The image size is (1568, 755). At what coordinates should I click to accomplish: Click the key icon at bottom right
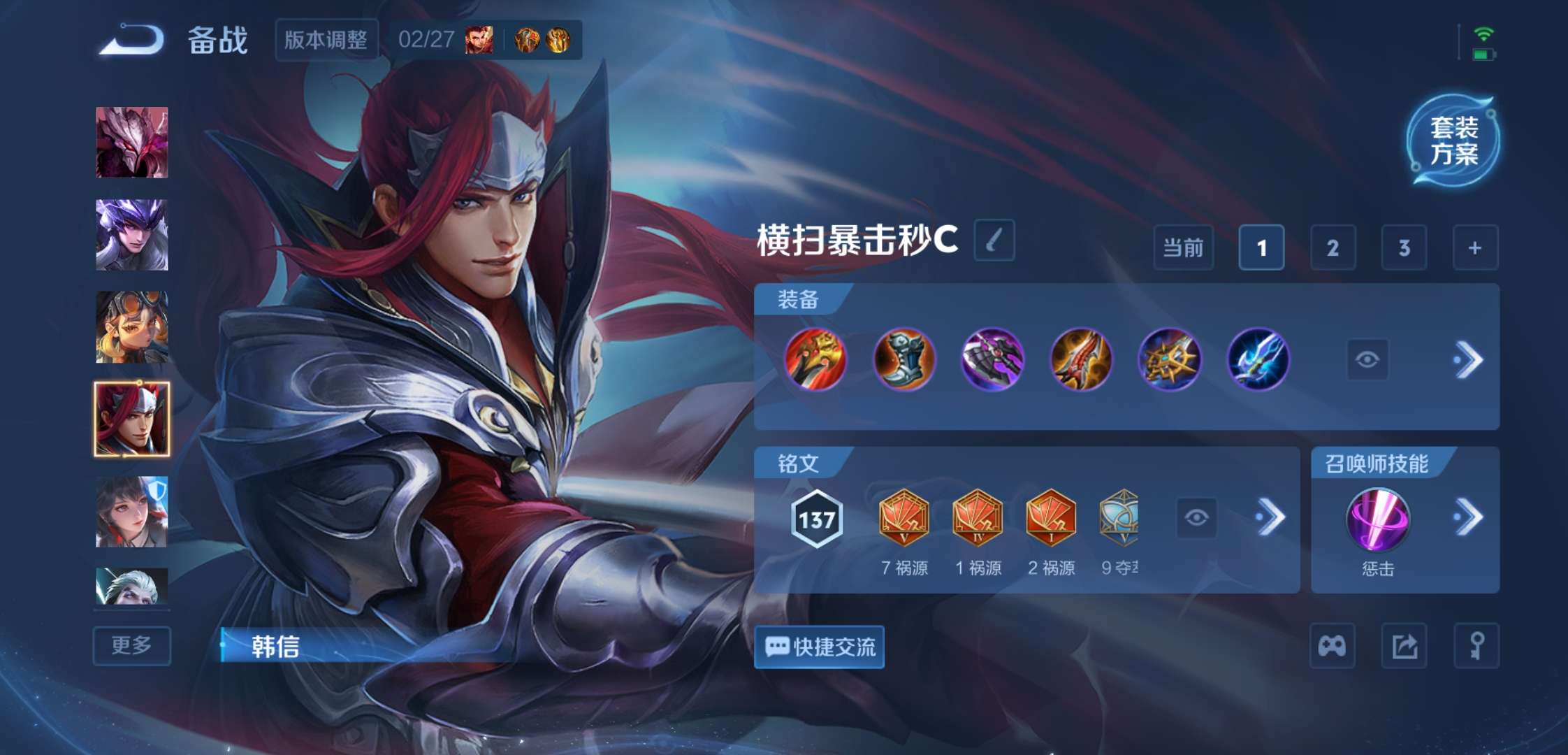point(1475,646)
